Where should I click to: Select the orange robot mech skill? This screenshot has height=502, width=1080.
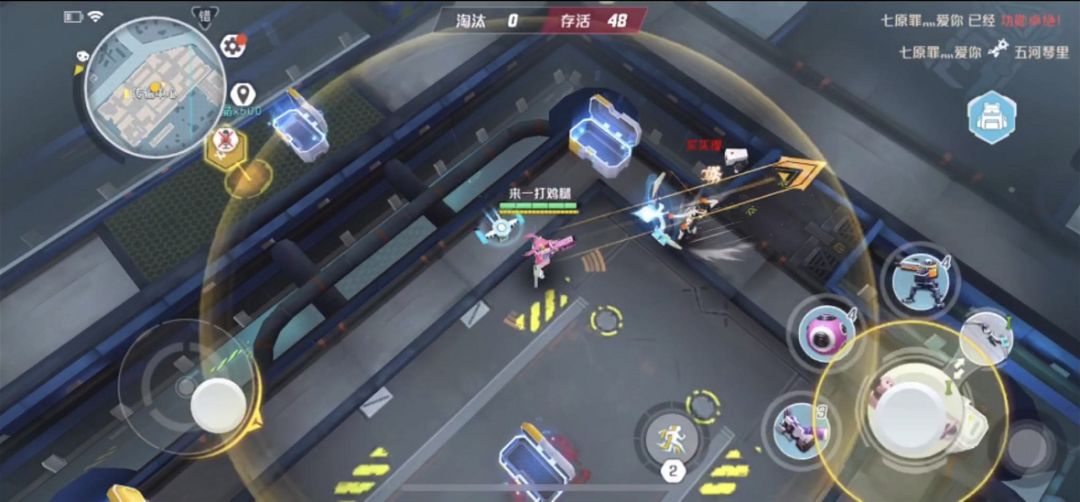pos(919,277)
